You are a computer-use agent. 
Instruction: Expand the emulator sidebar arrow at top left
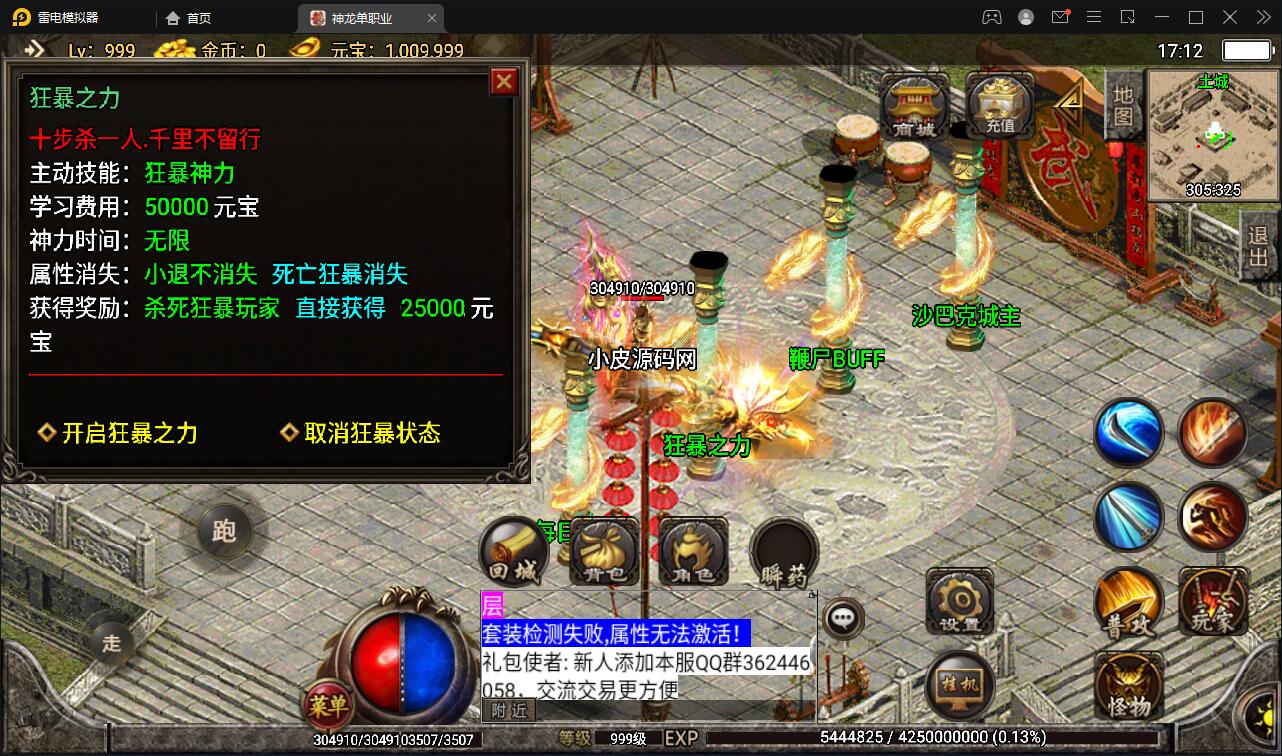[33, 48]
